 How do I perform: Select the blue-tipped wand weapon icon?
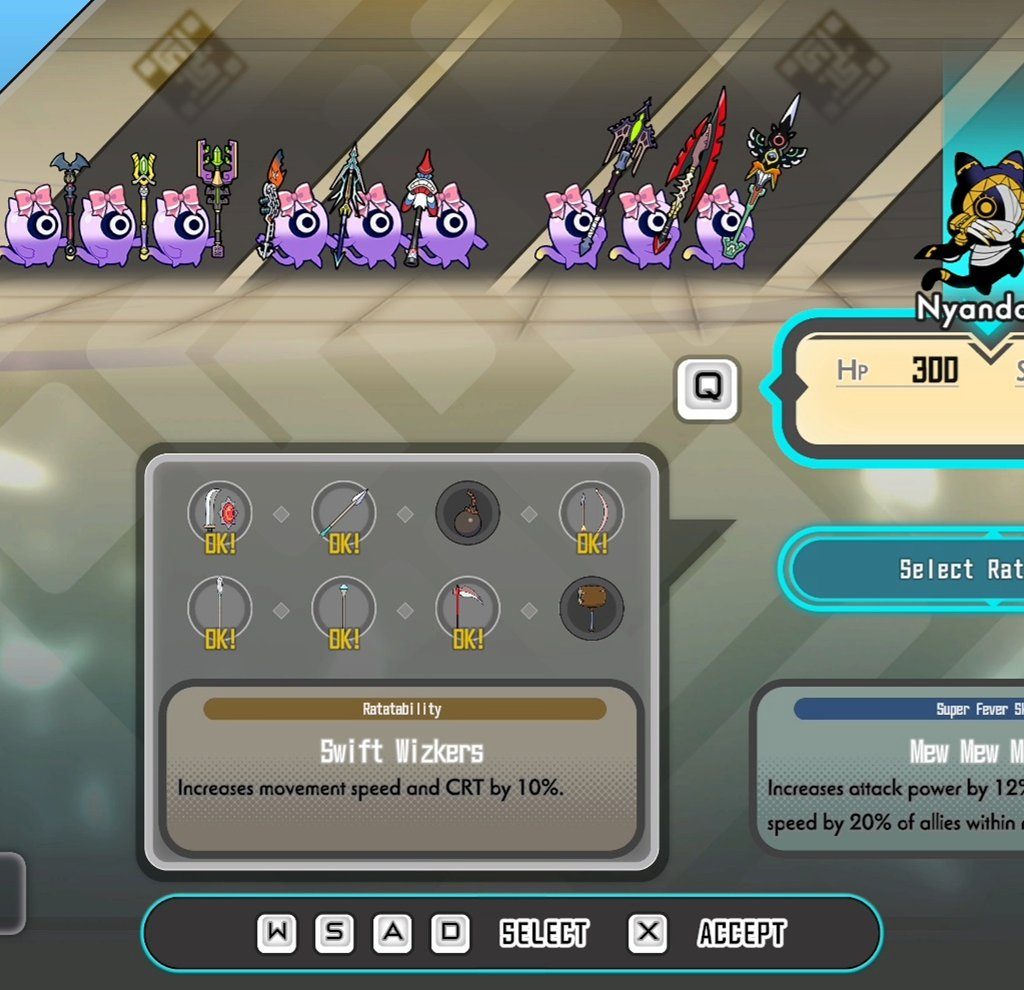pyautogui.click(x=344, y=609)
